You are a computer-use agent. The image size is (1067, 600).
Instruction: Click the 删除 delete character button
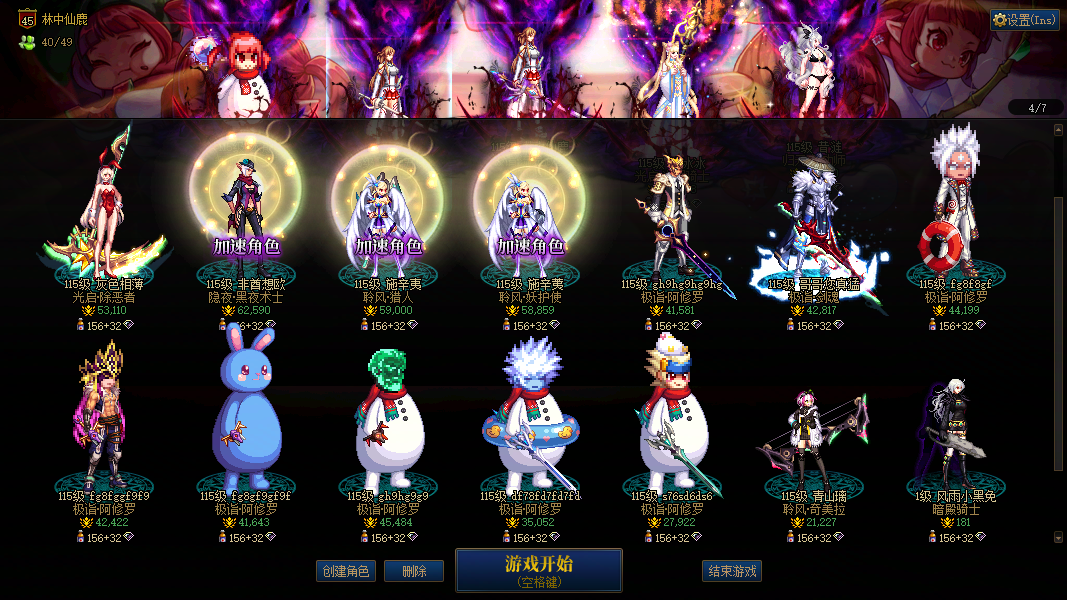coord(414,571)
